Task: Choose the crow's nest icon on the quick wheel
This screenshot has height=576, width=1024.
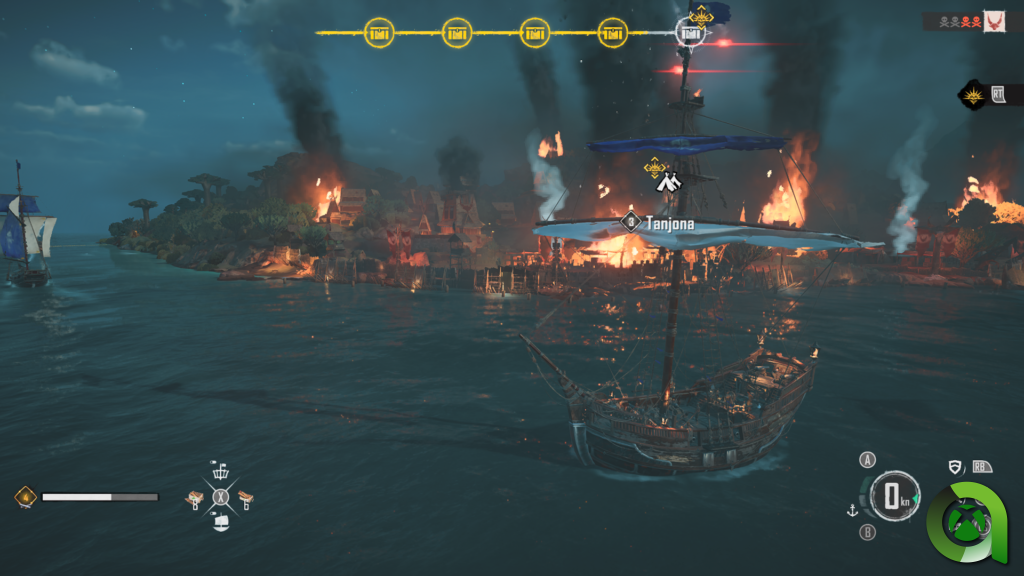Action: coord(220,471)
